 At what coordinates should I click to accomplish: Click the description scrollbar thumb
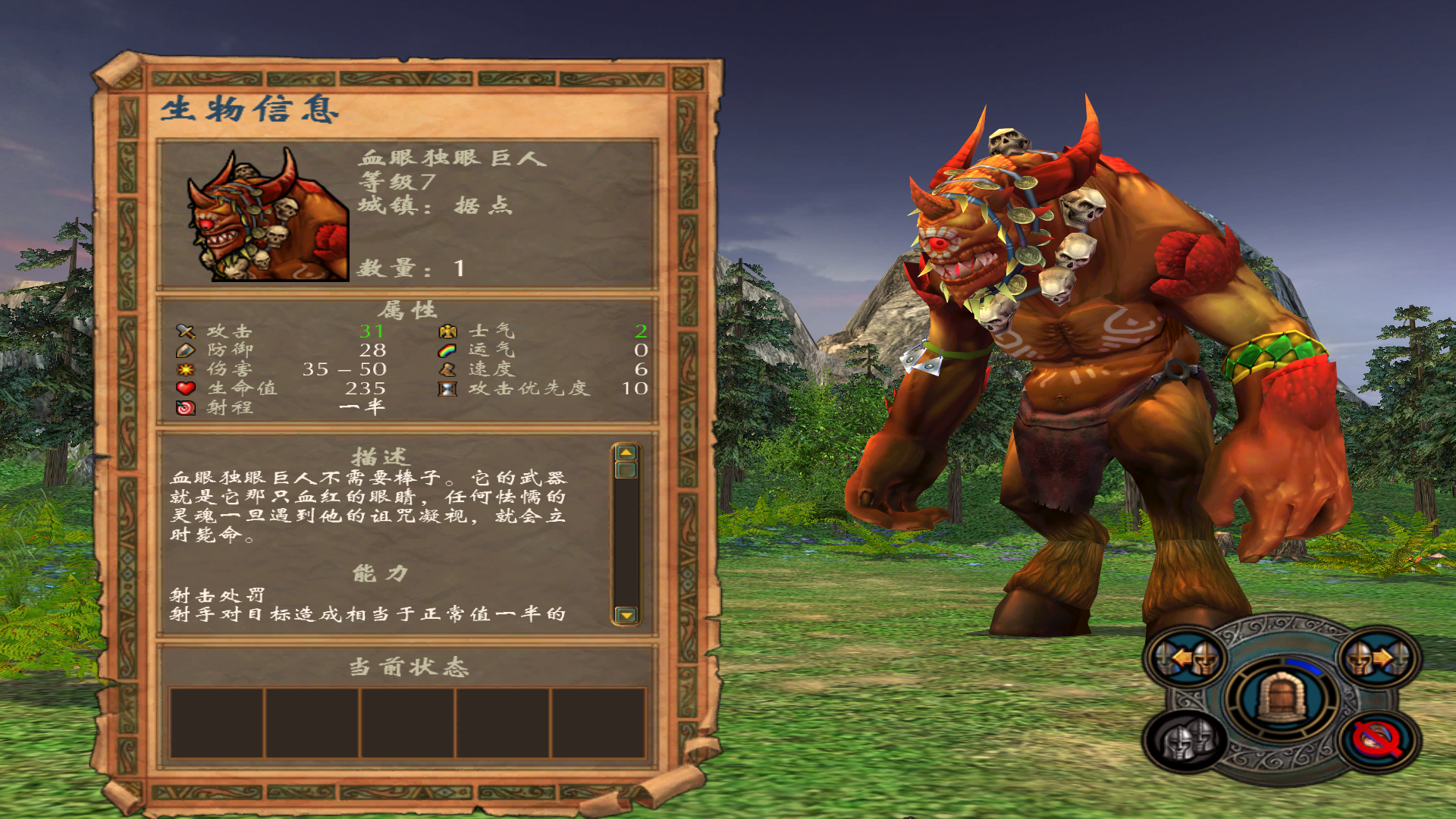coord(626,470)
